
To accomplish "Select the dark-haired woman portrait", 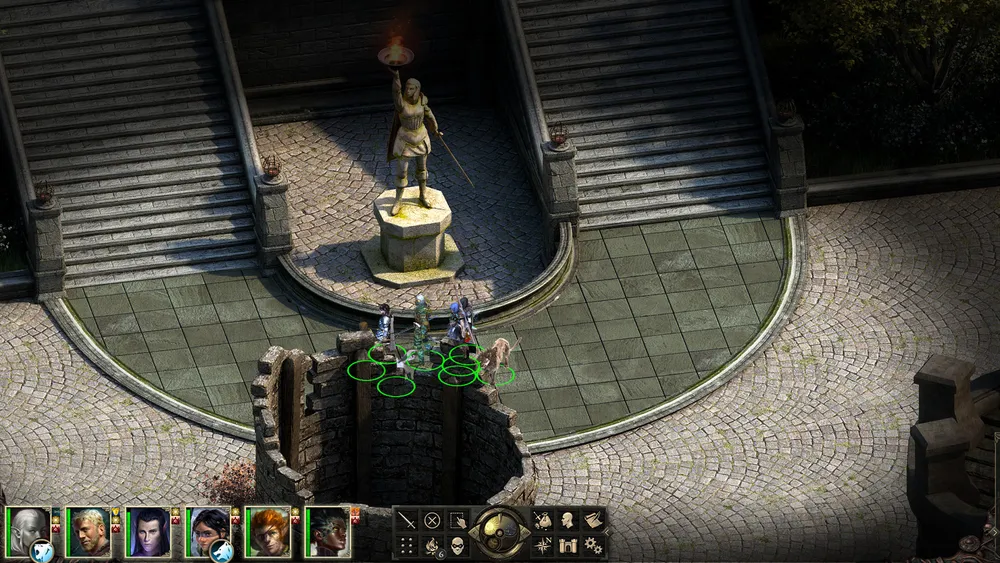I will [207, 531].
